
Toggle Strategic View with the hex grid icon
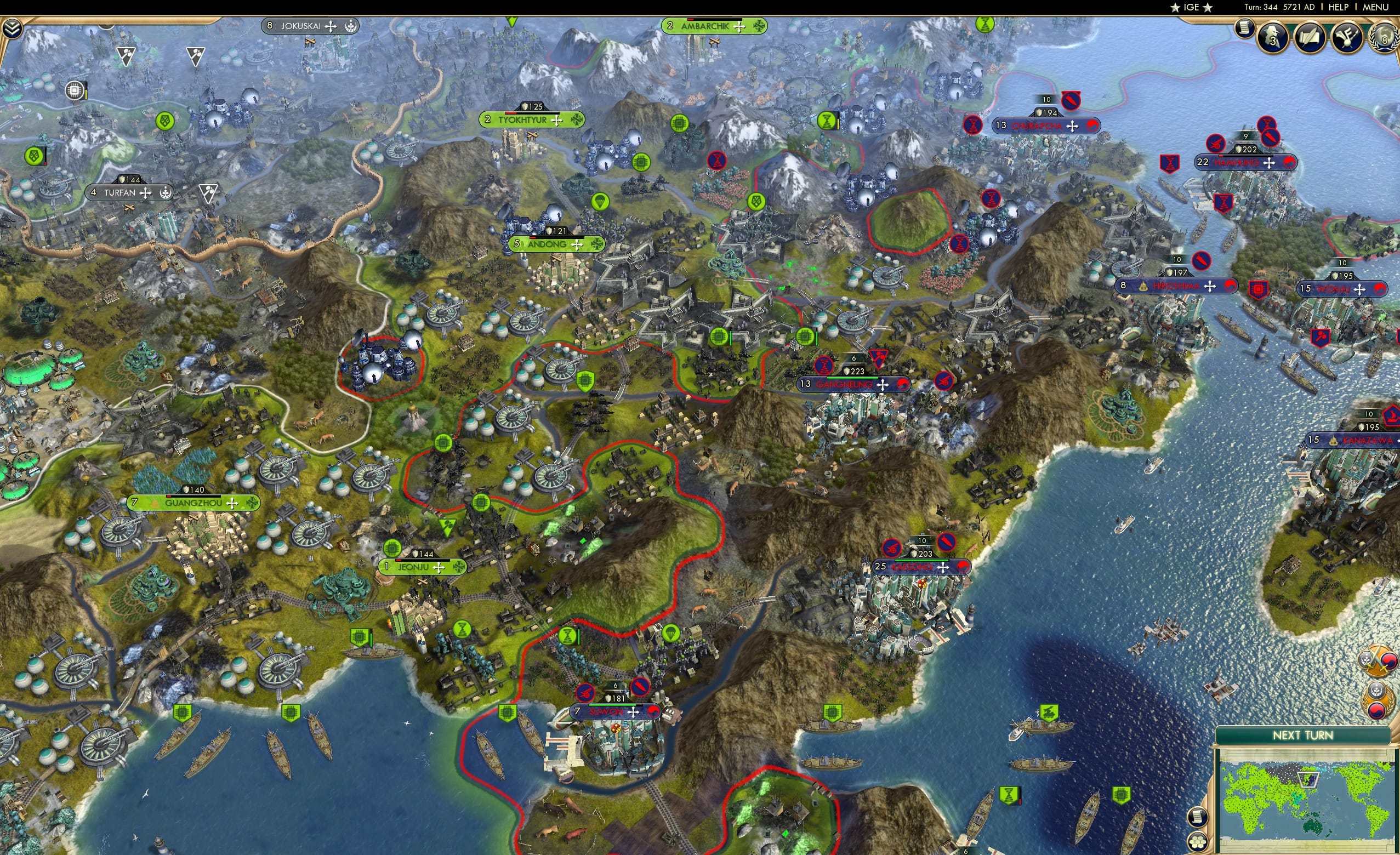[1198, 843]
